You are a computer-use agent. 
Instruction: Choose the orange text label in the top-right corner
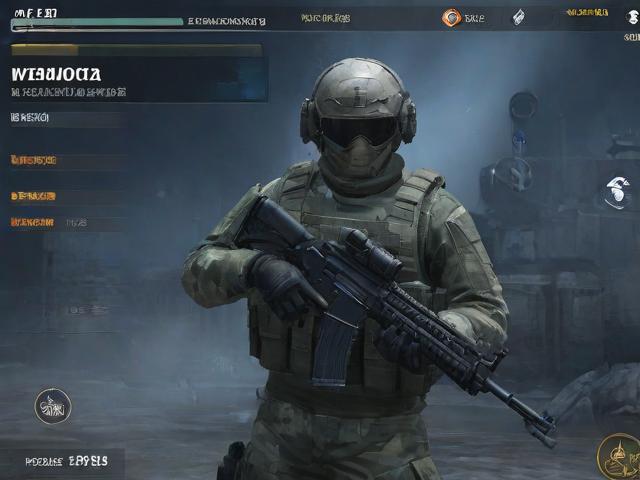[587, 13]
